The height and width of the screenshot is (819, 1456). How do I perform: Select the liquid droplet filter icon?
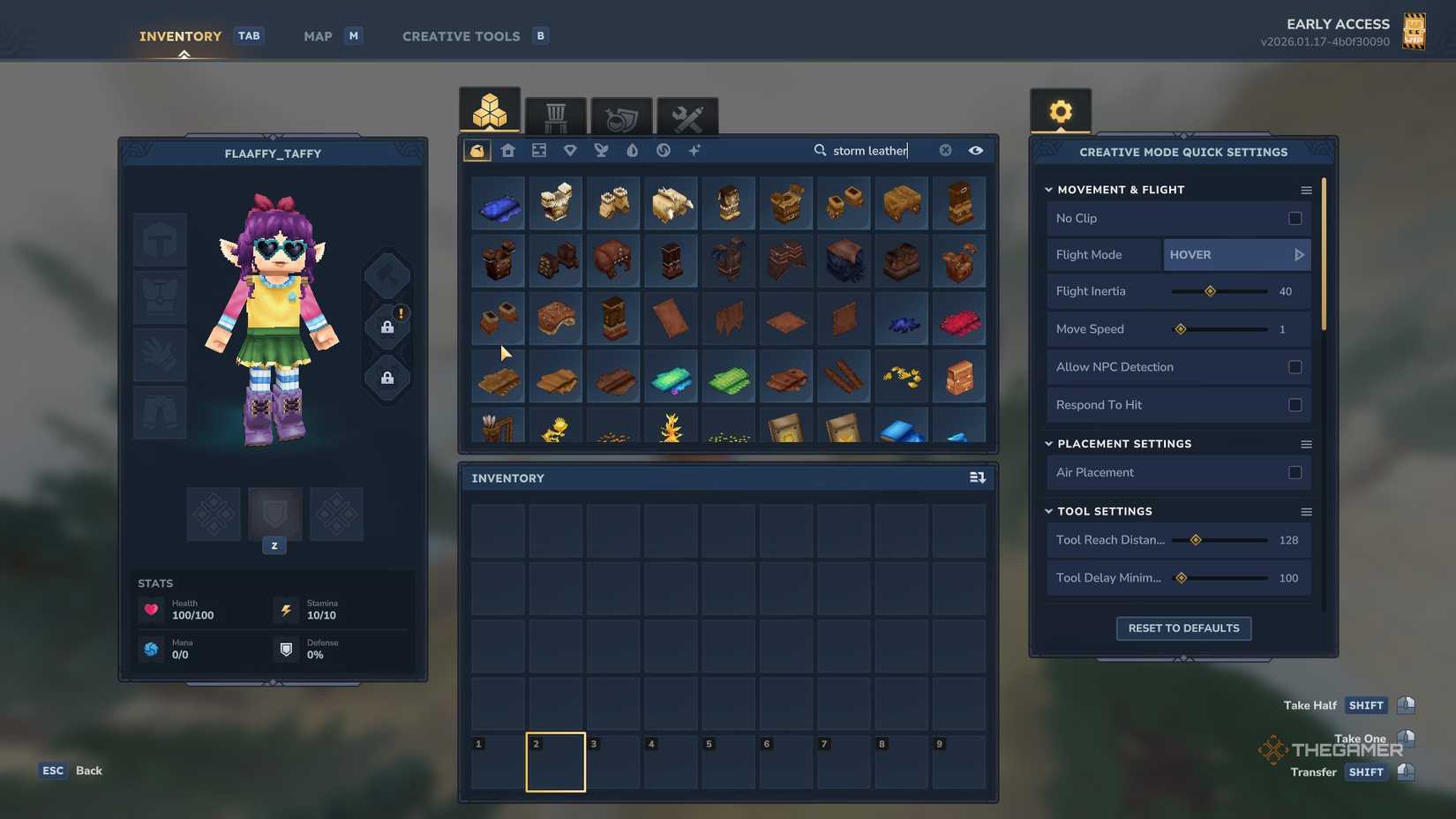pyautogui.click(x=632, y=150)
